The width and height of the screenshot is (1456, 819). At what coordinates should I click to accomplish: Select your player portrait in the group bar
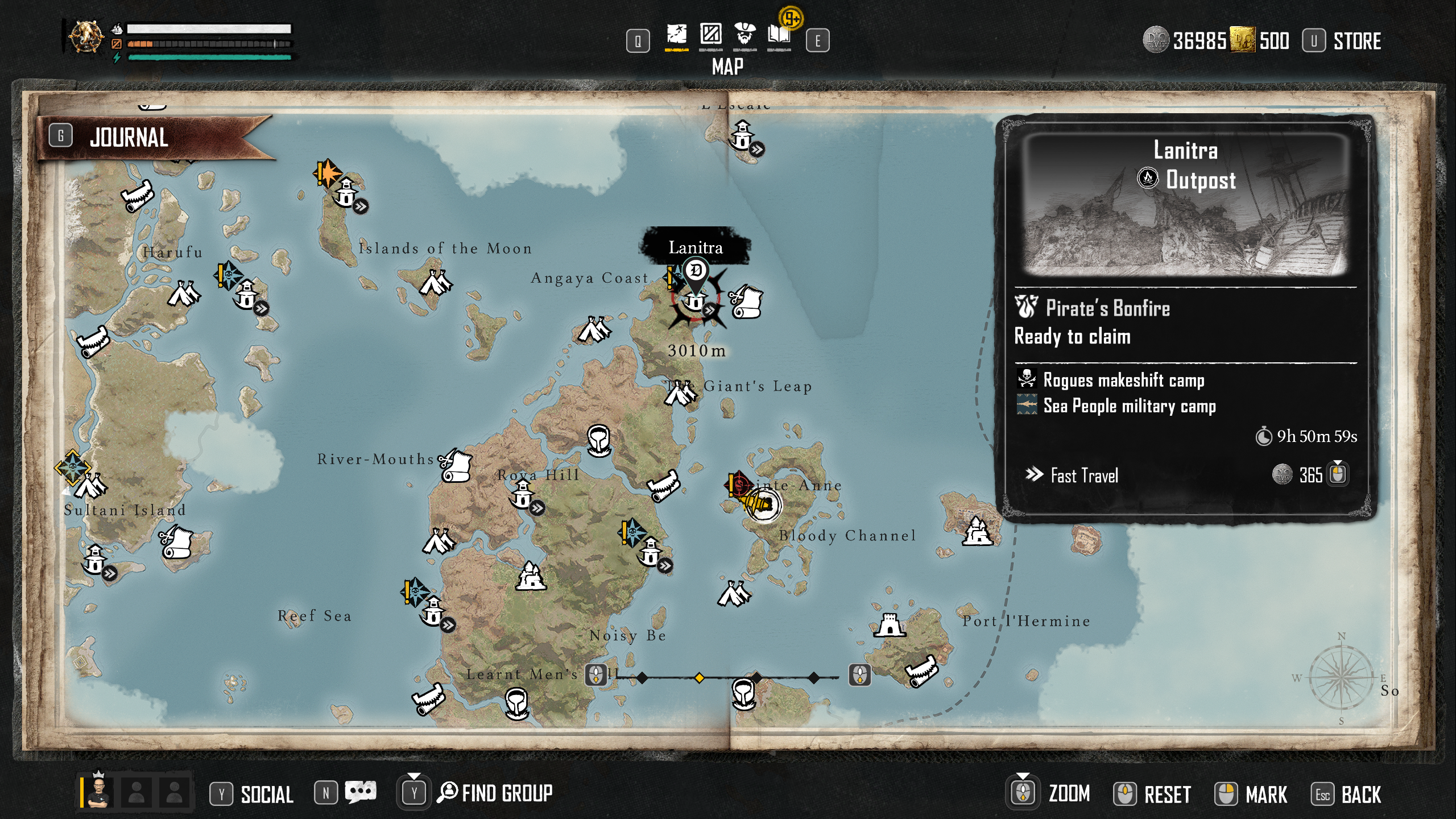[100, 792]
